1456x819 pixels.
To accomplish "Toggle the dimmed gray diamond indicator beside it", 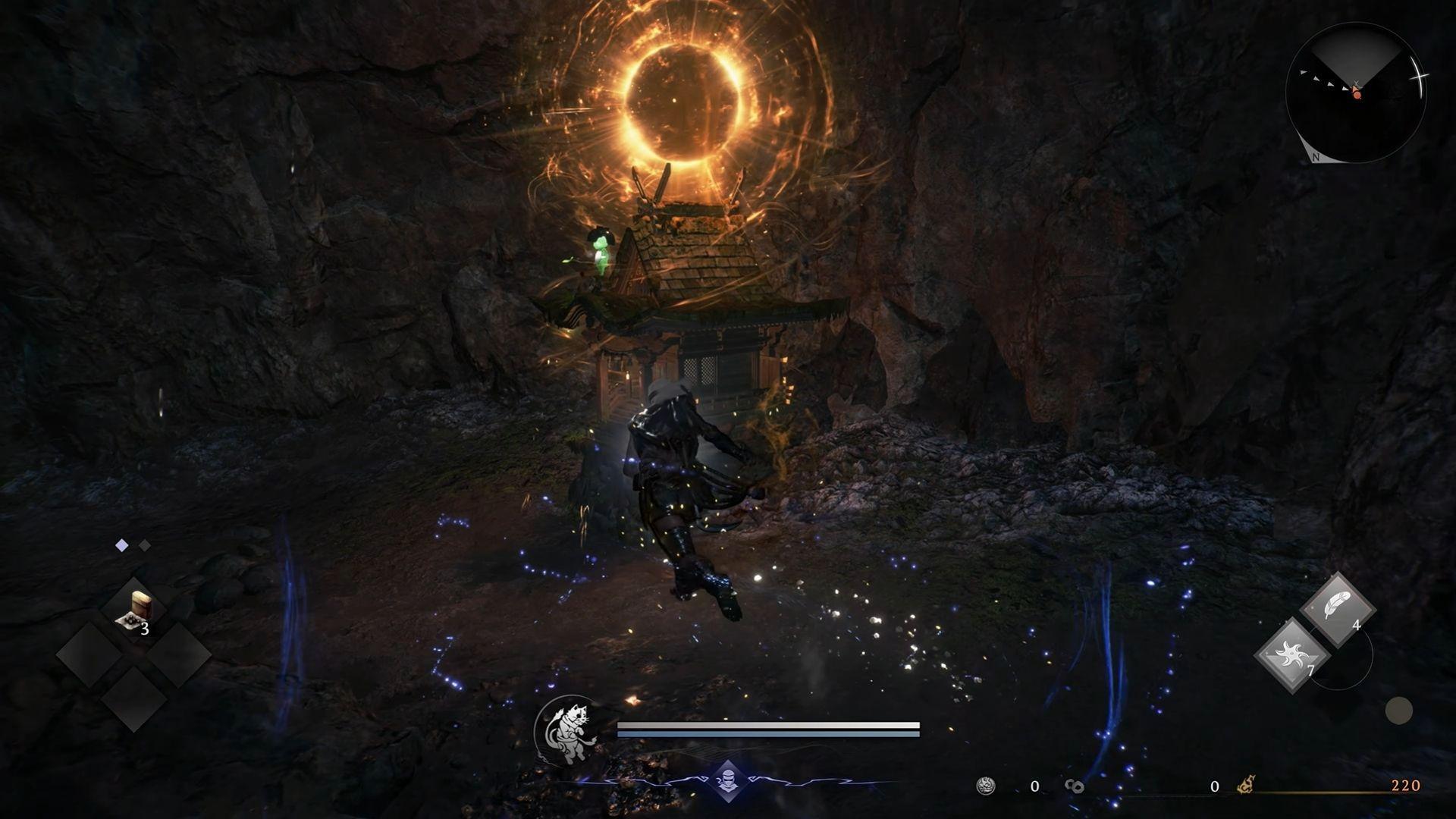I will pyautogui.click(x=144, y=544).
